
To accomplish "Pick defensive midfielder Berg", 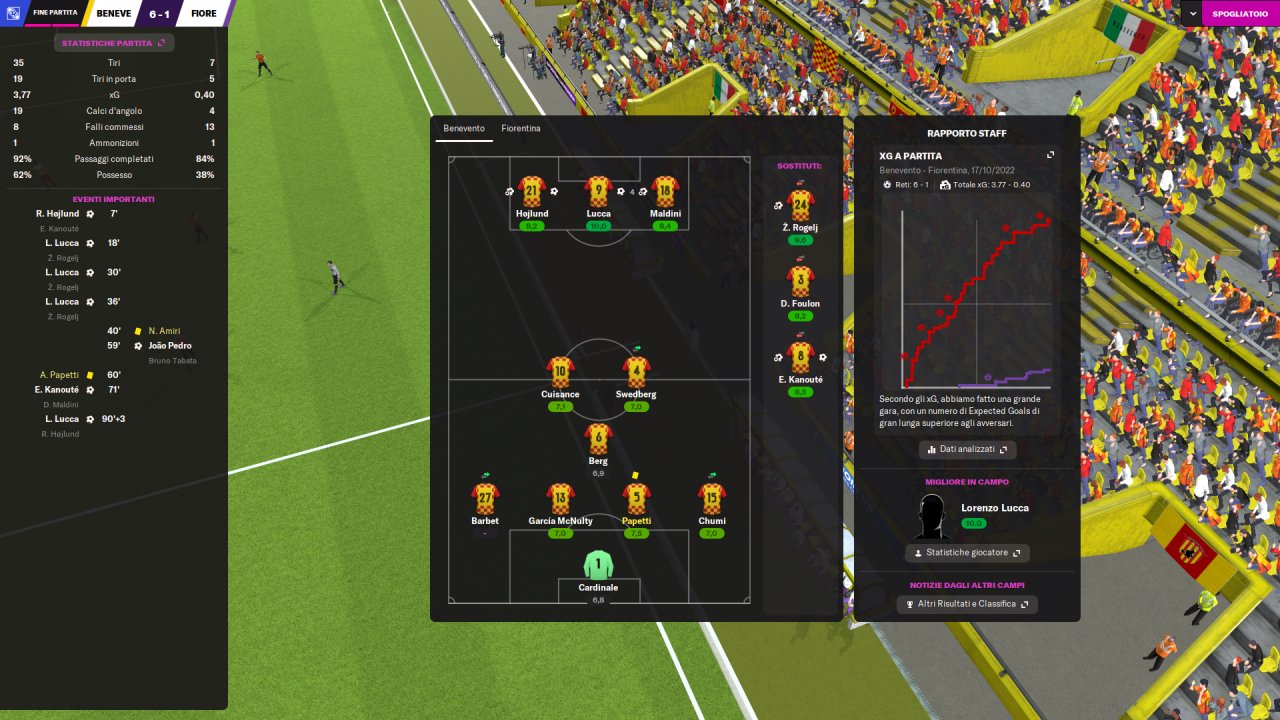I will [x=598, y=438].
